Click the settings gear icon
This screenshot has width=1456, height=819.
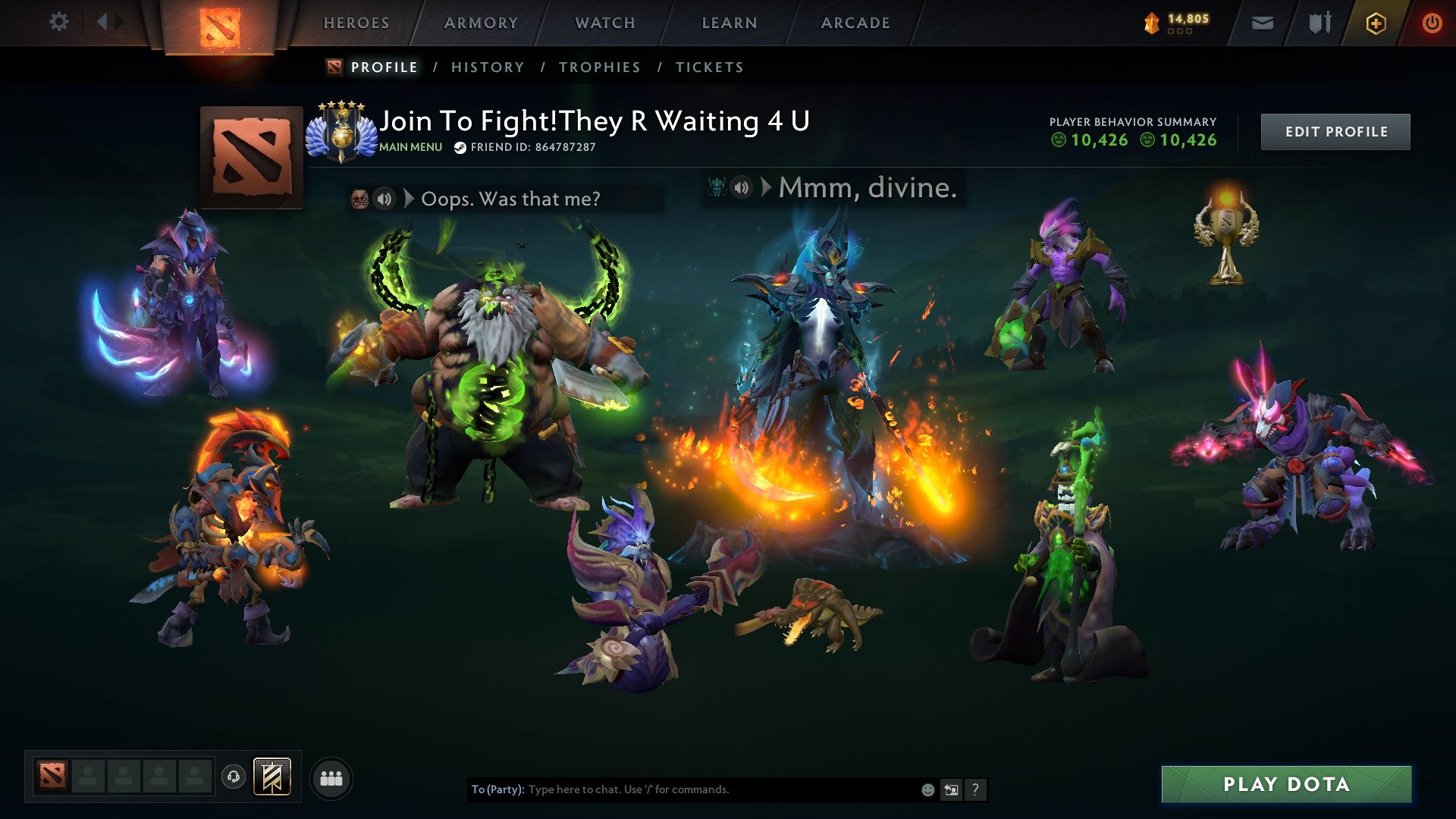(x=59, y=22)
